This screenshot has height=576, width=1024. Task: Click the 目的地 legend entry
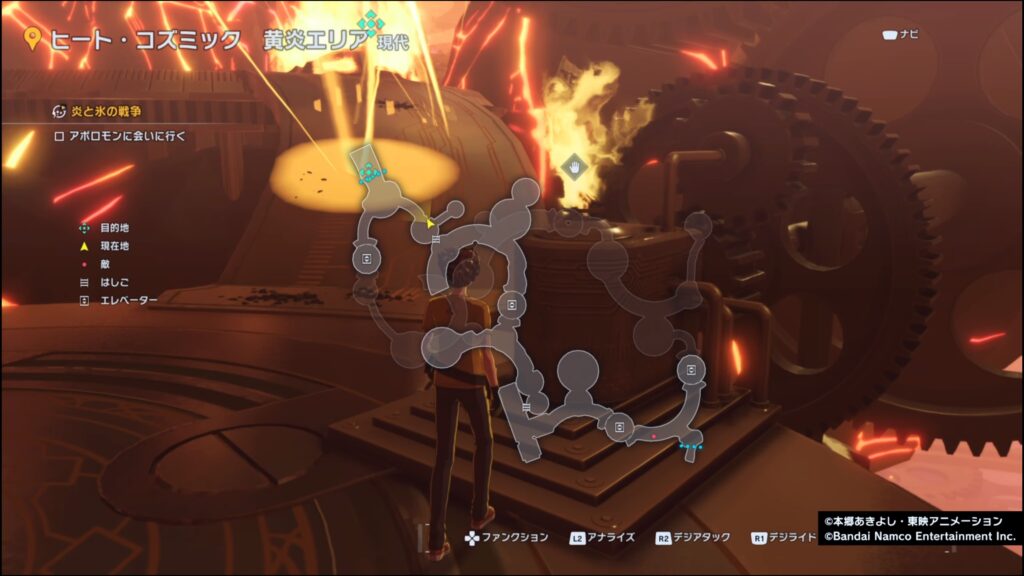coord(113,228)
